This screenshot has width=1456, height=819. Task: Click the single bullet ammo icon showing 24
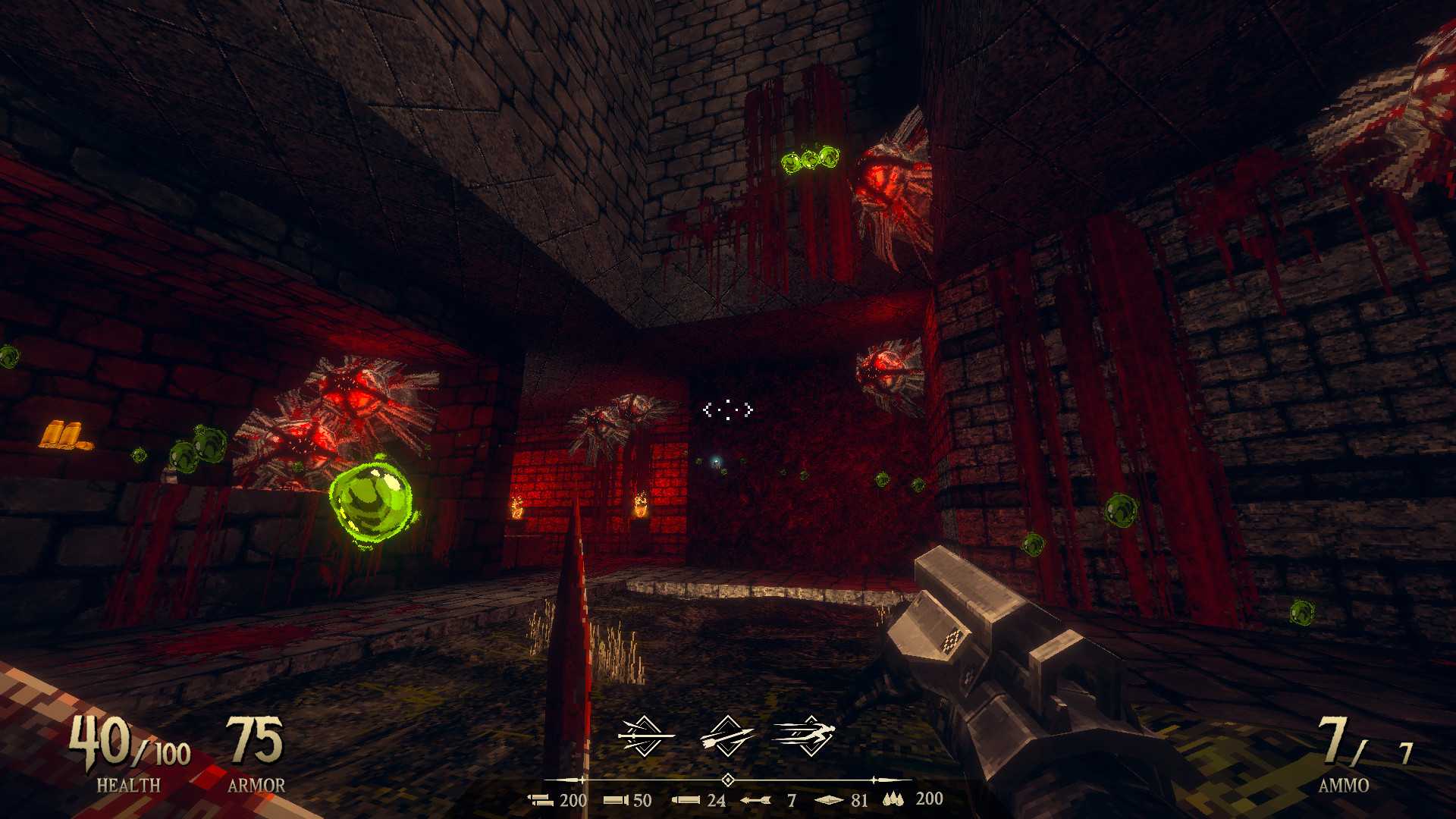click(685, 799)
